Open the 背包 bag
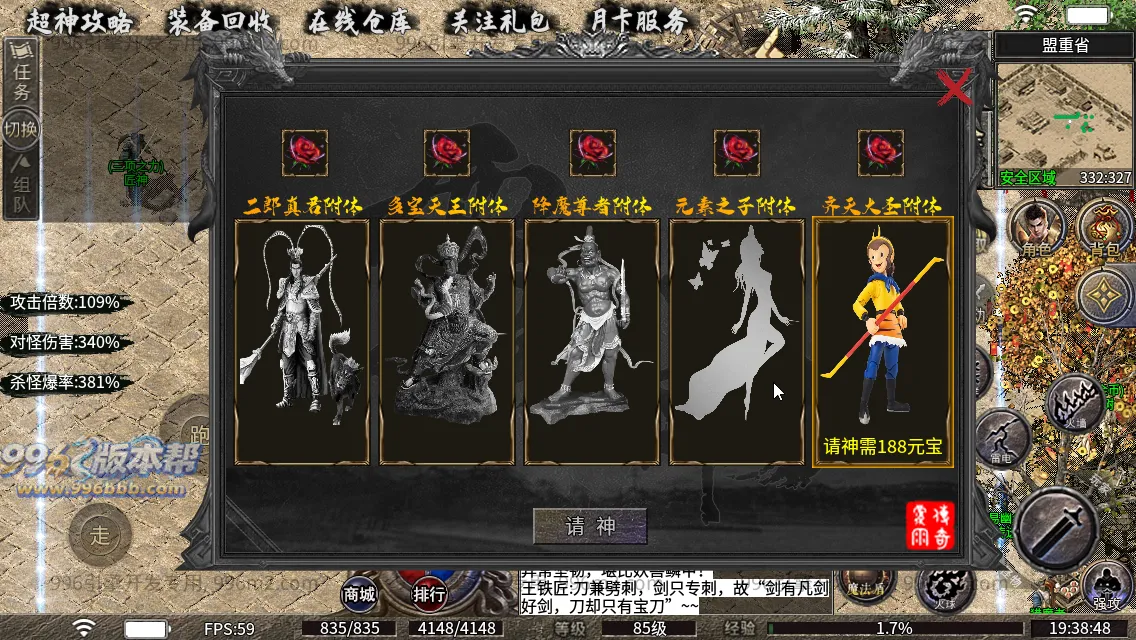1136x640 pixels. point(1104,227)
